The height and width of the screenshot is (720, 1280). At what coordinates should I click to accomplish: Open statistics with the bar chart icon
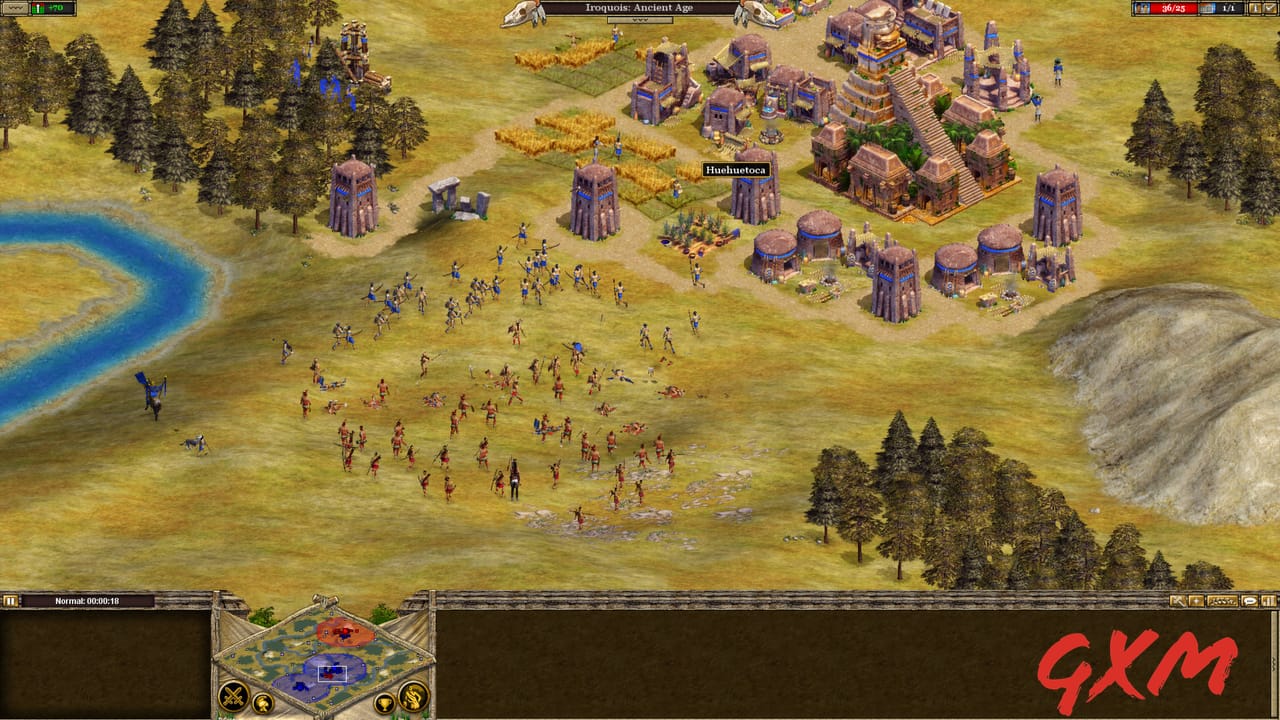pyautogui.click(x=1270, y=601)
